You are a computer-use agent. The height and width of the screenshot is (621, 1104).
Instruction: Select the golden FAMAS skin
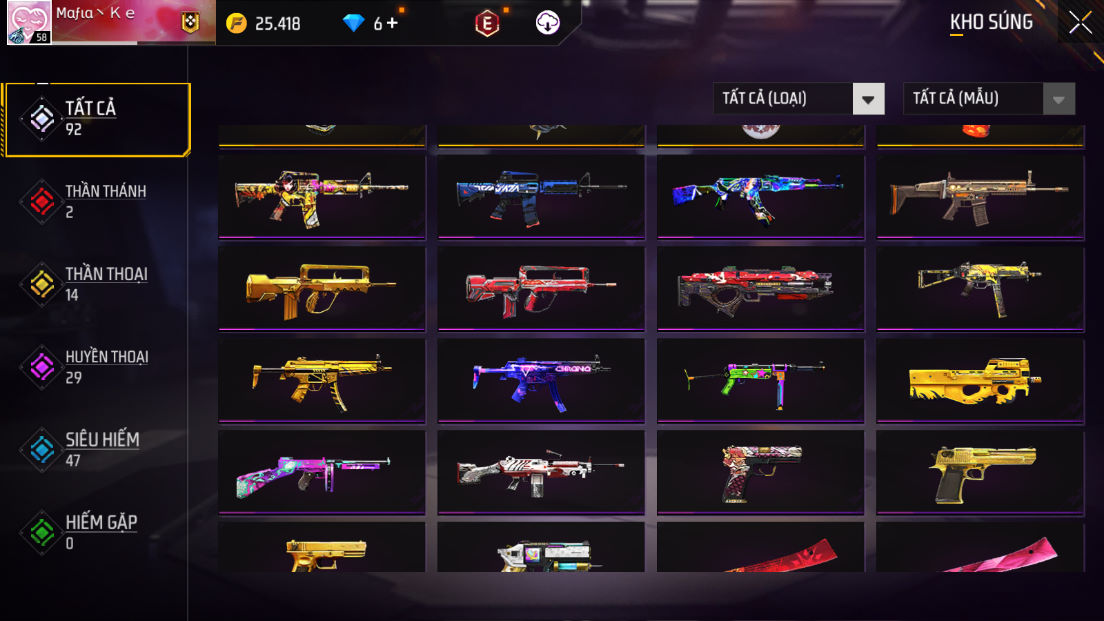(321, 287)
